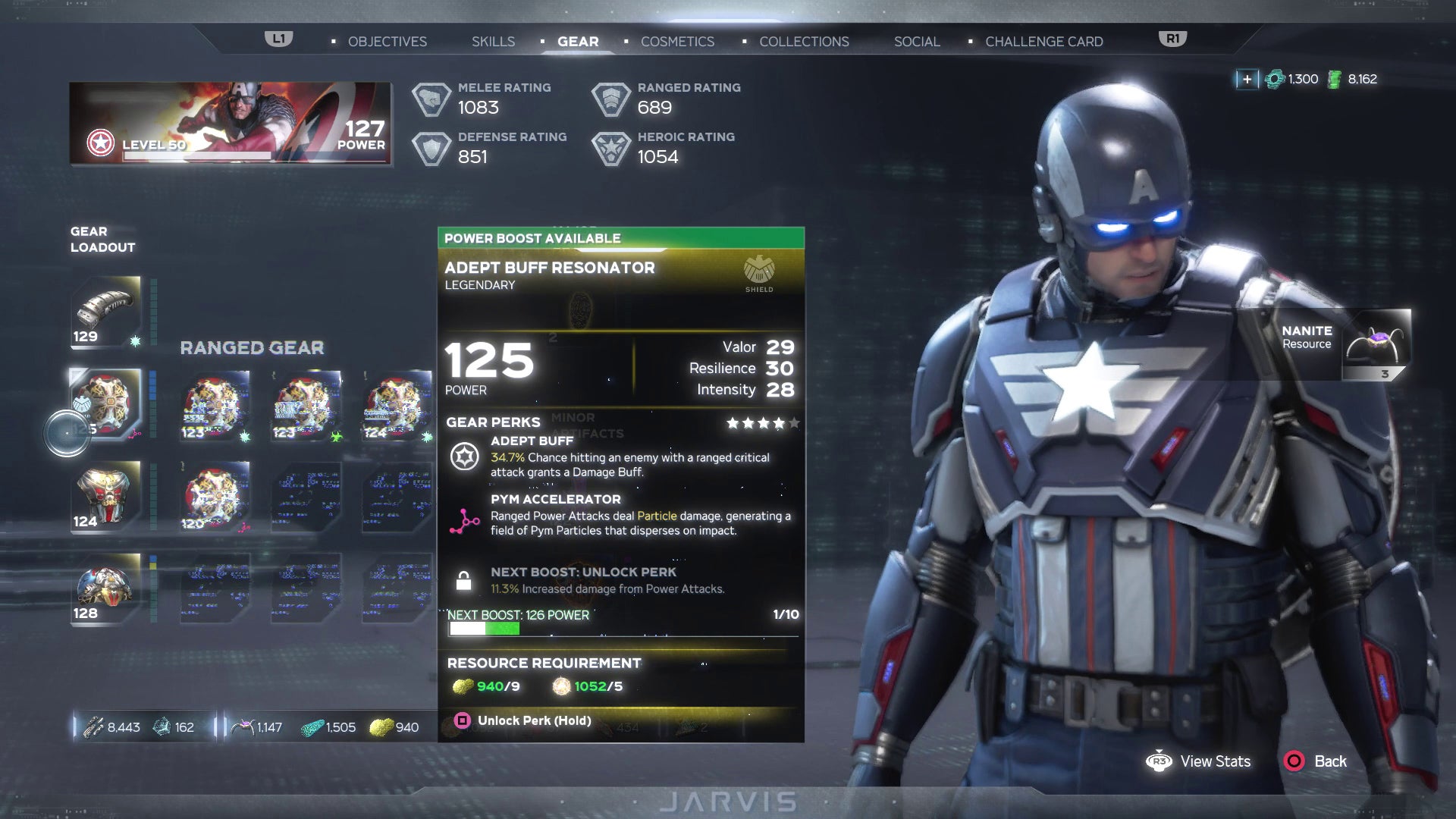Viewport: 1456px width, 819px height.
Task: Select the 124 power ranged resonator in inventory
Action: tap(397, 405)
